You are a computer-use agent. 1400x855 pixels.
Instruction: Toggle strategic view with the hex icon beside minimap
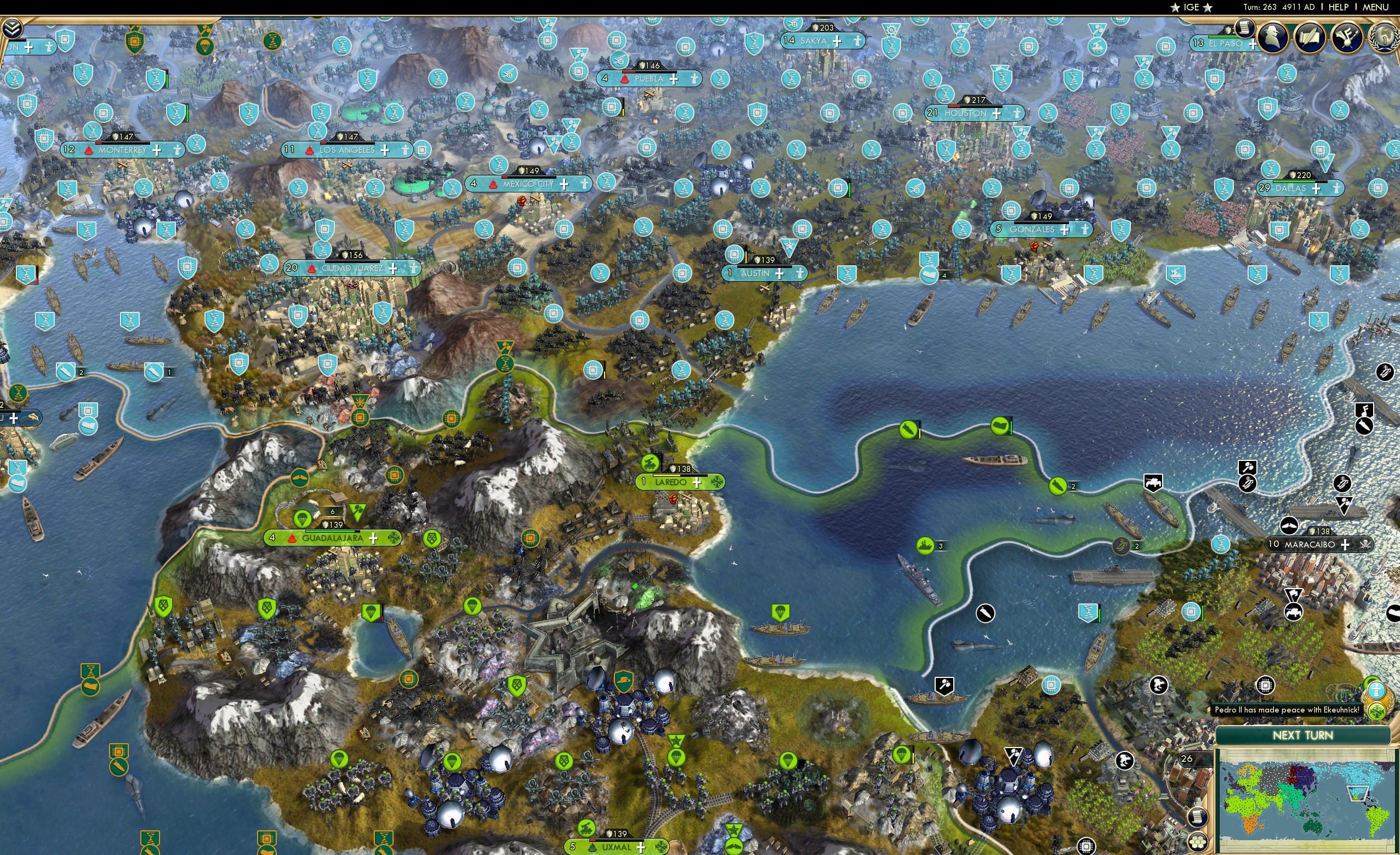[x=1198, y=842]
